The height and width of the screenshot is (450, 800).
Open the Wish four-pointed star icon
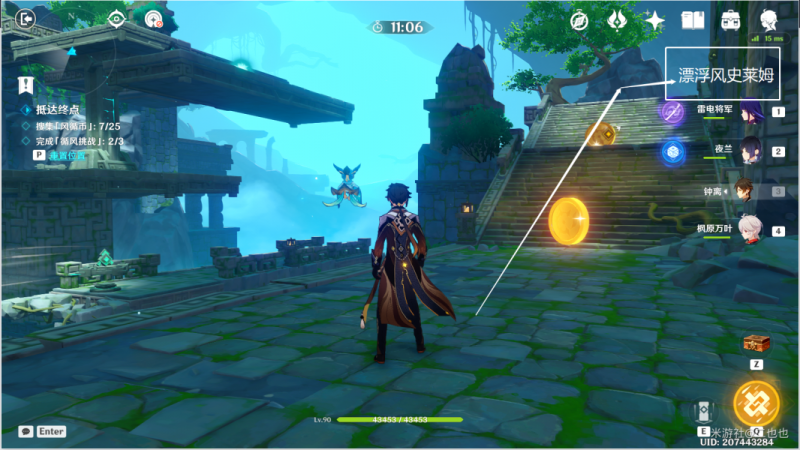tap(654, 19)
